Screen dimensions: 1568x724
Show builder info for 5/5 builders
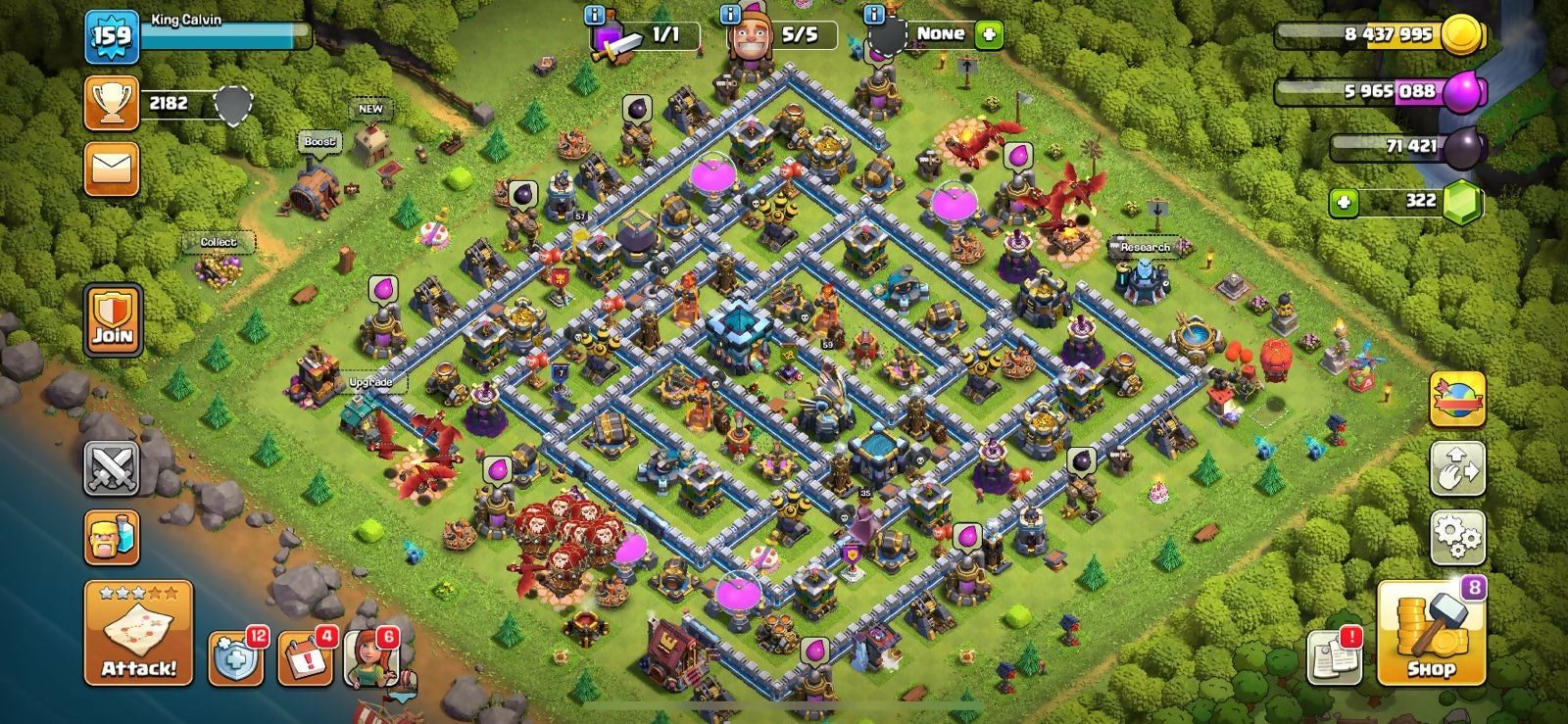click(x=730, y=15)
